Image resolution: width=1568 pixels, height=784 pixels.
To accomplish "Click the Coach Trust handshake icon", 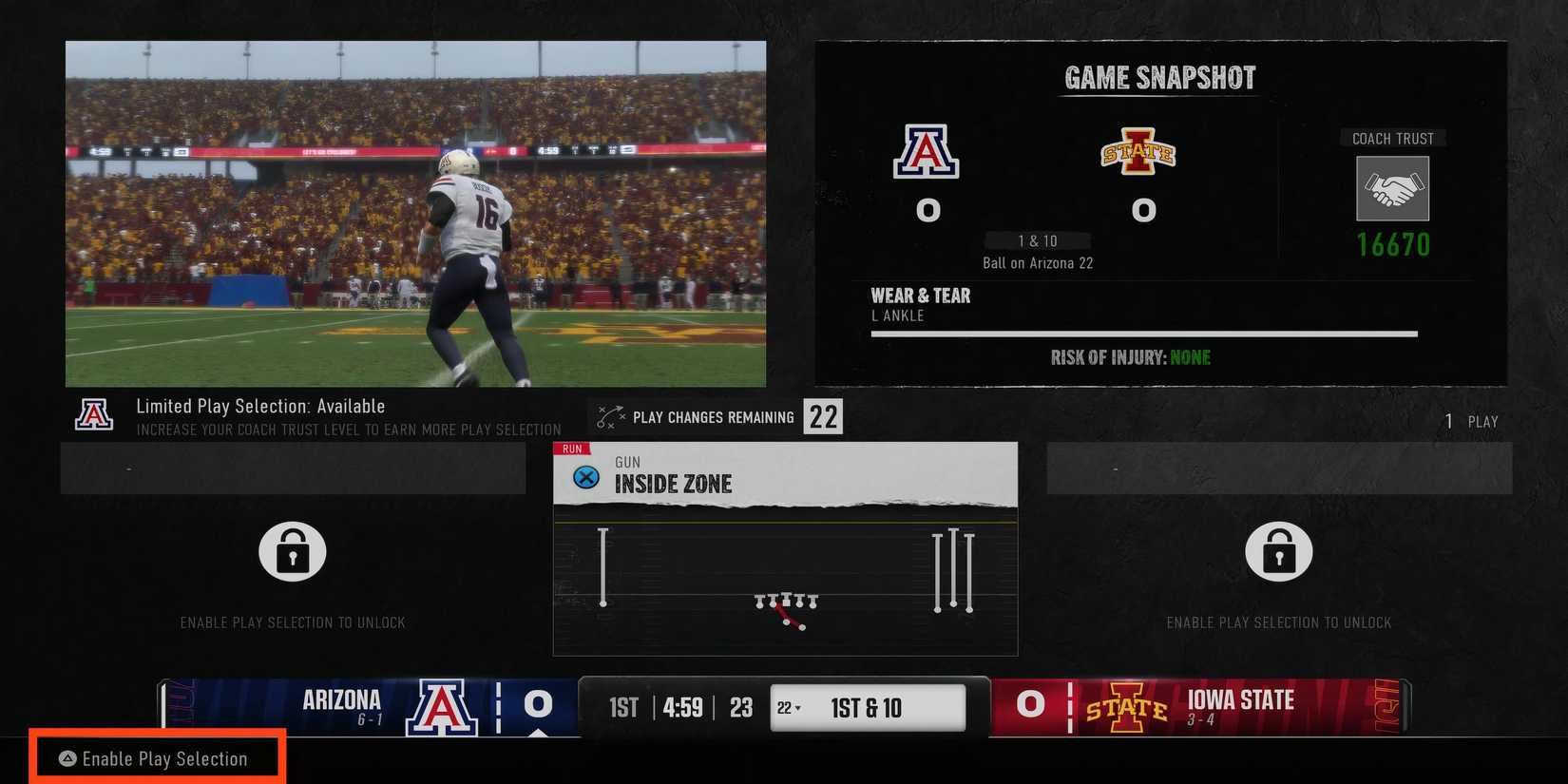I will coord(1392,188).
